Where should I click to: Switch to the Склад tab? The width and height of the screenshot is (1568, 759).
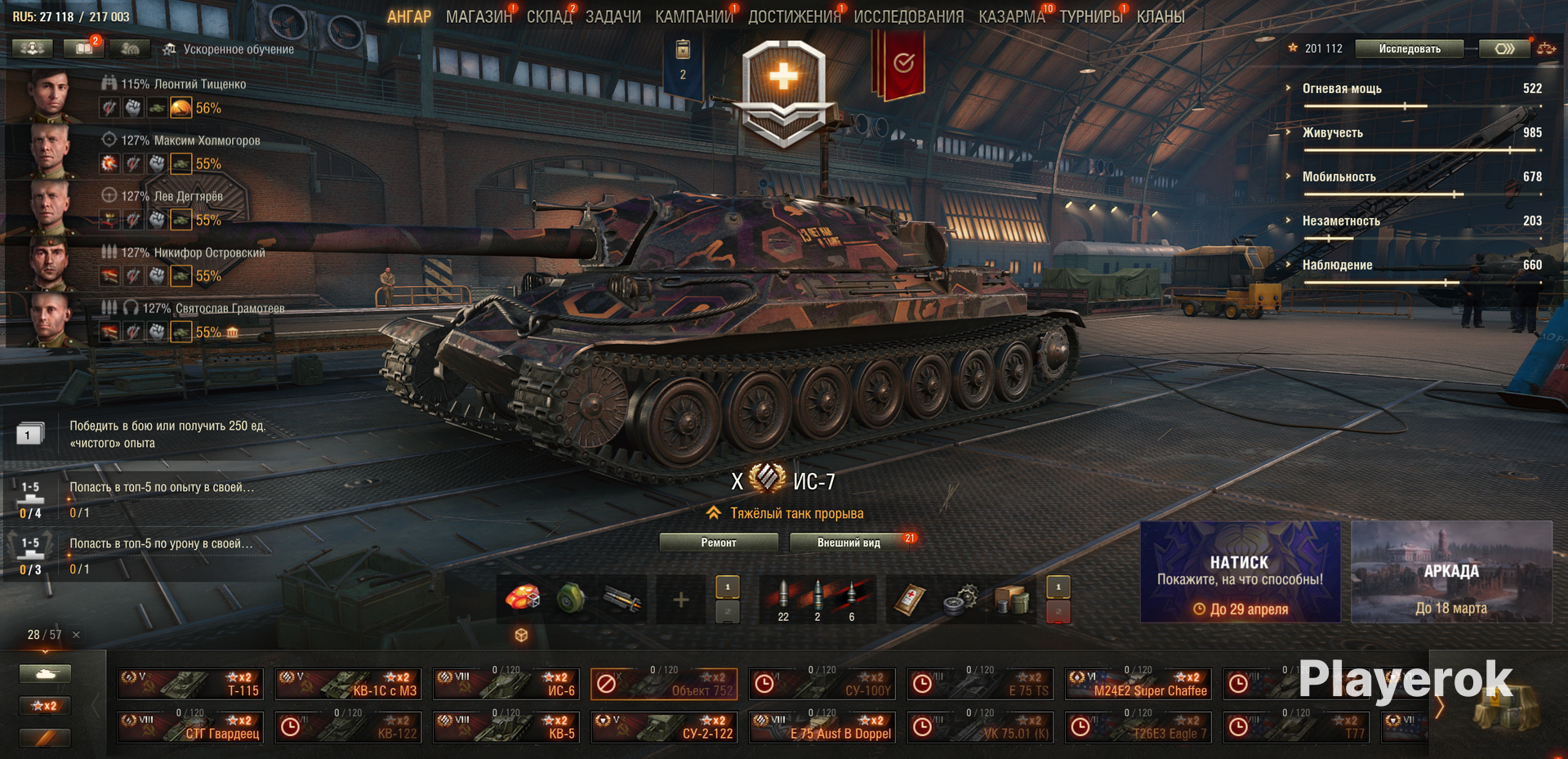(x=549, y=16)
